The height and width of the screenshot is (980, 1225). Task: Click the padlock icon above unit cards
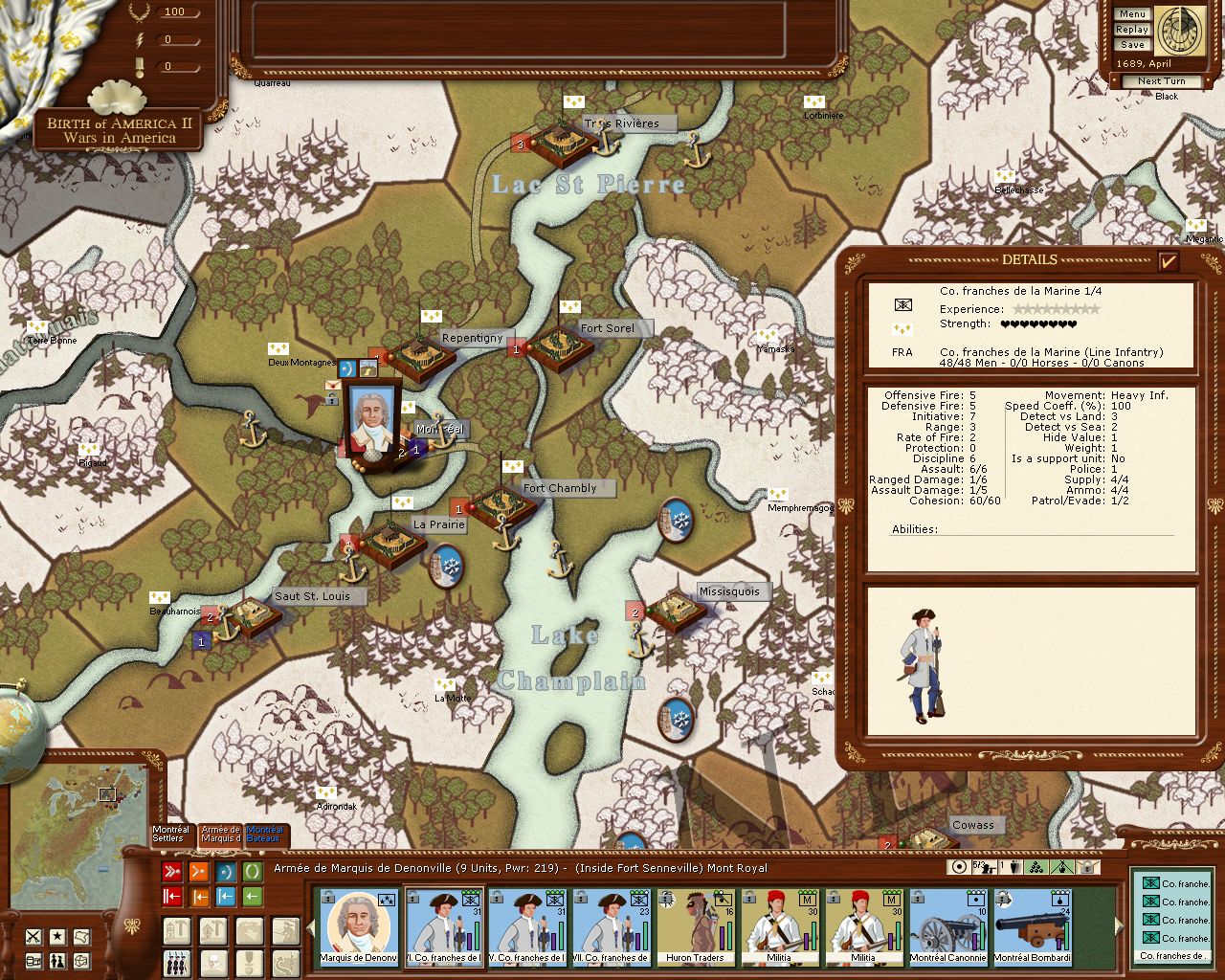tap(1088, 867)
